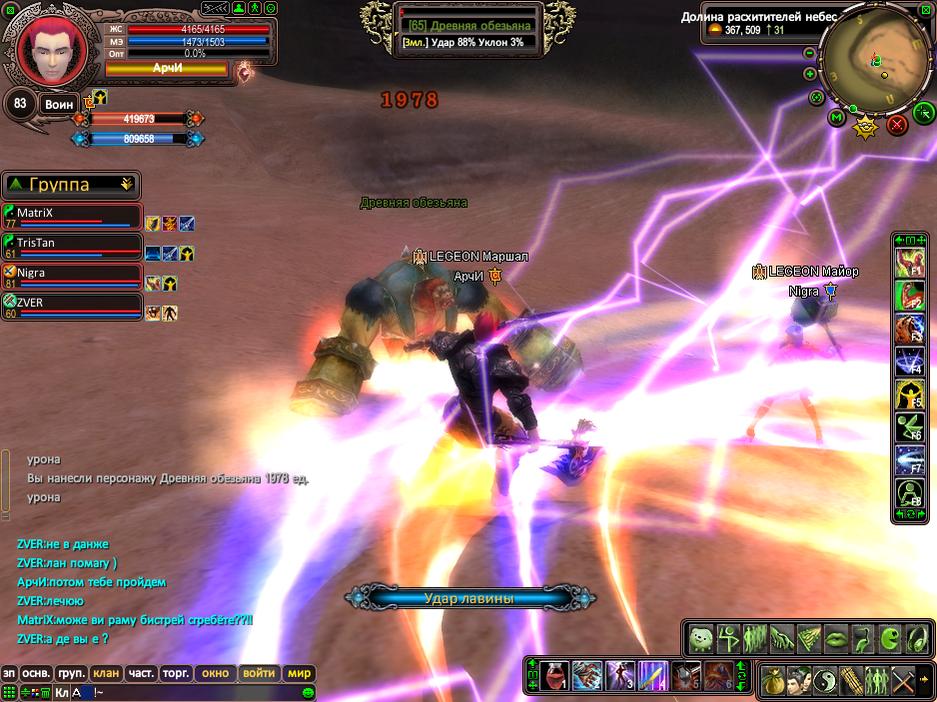937x702 pixels.
Task: Select party member MatriX
Action: pos(71,216)
